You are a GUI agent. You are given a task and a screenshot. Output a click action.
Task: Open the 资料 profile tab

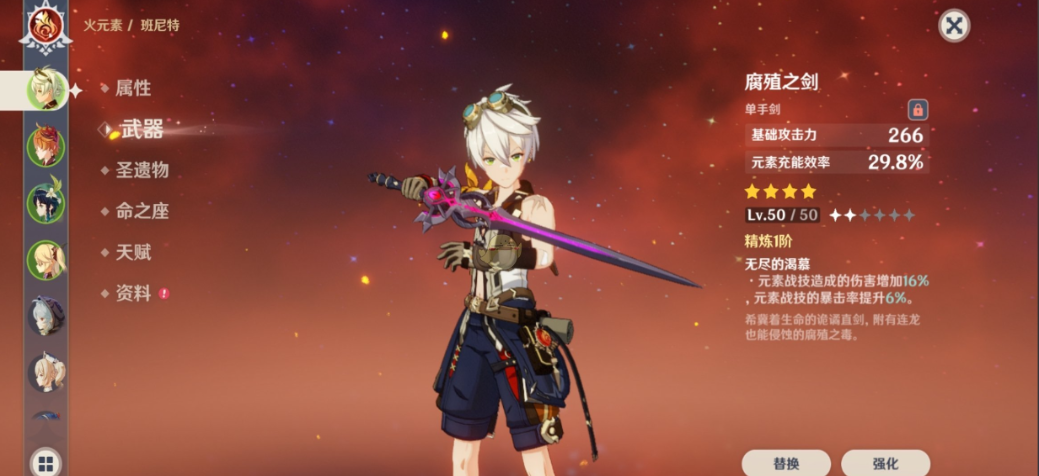(133, 293)
